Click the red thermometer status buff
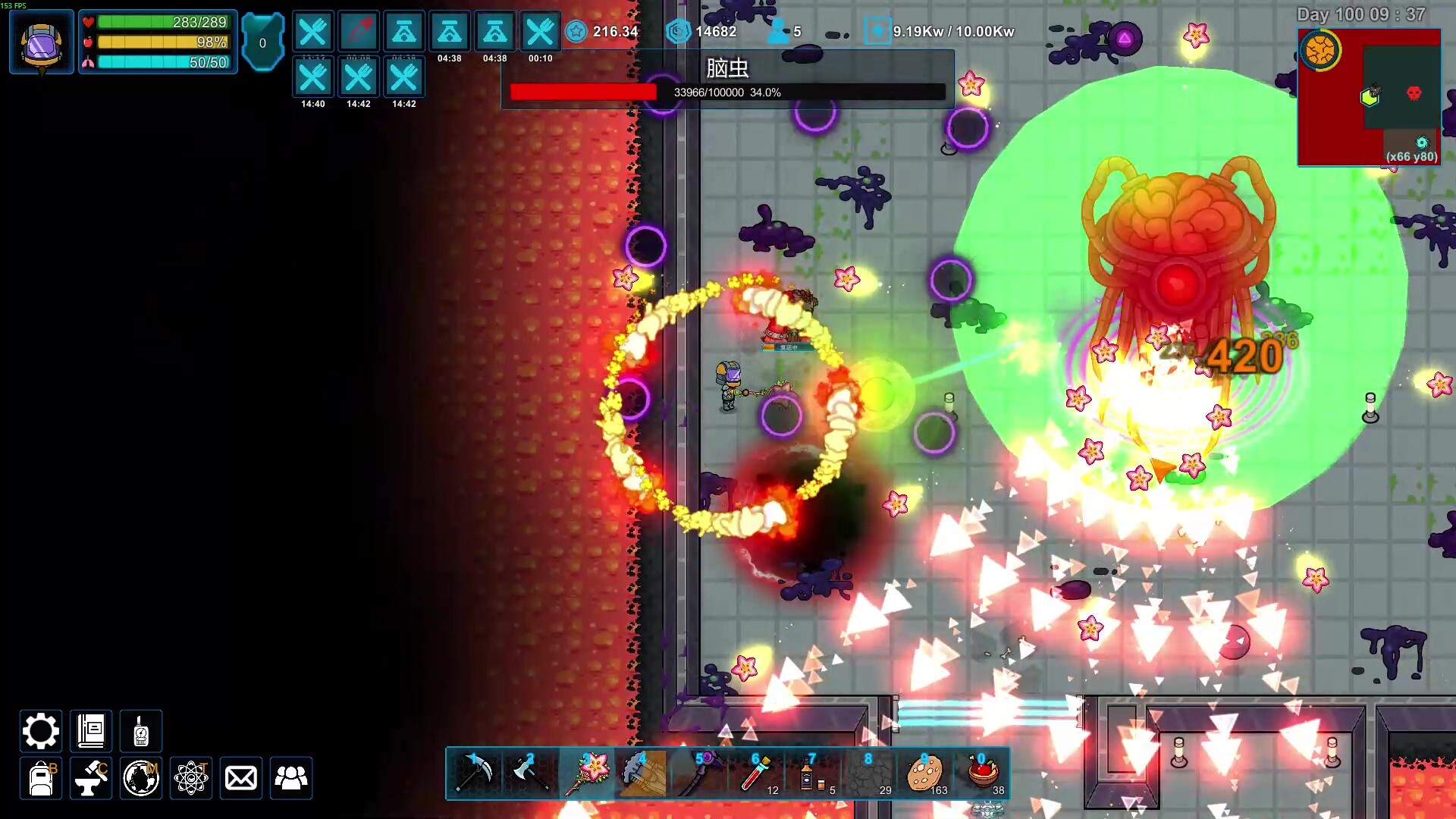 (359, 32)
